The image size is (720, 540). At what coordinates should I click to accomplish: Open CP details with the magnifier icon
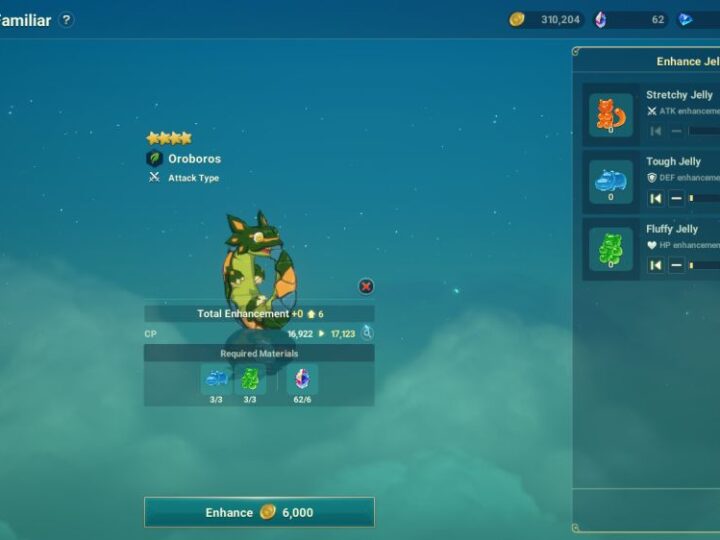coord(367,333)
